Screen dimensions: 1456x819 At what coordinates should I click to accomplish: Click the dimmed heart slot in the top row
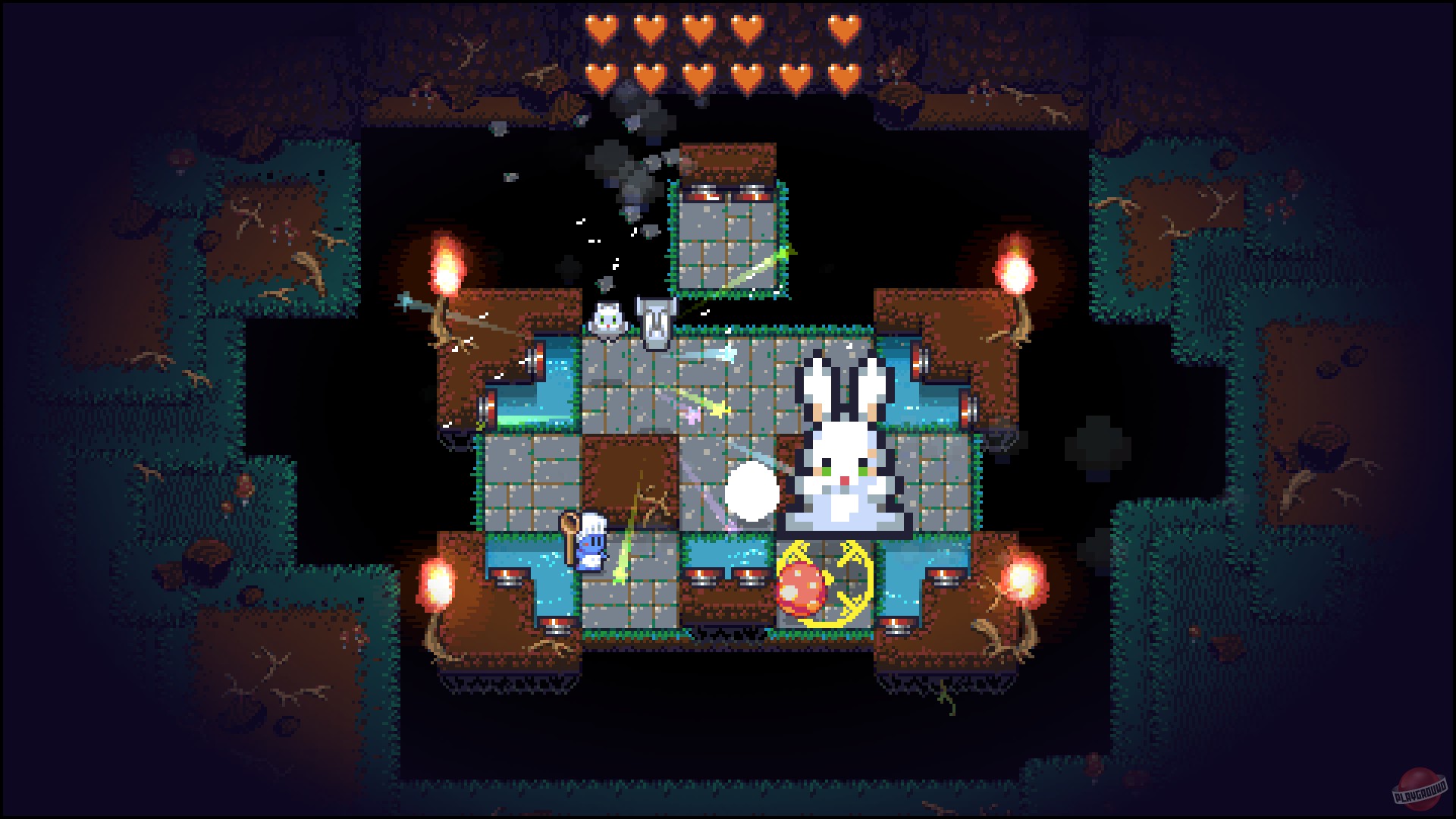coord(795,31)
